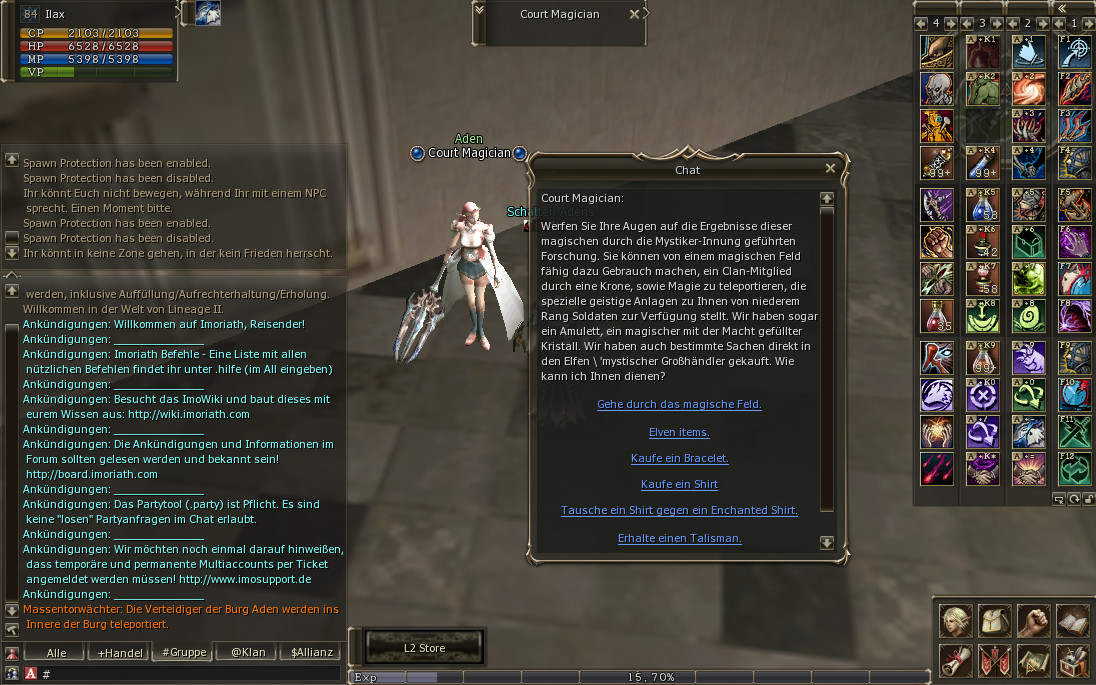The height and width of the screenshot is (685, 1096).
Task: Pick the 'Kaufe ein Shirt' option
Action: pyautogui.click(x=679, y=485)
